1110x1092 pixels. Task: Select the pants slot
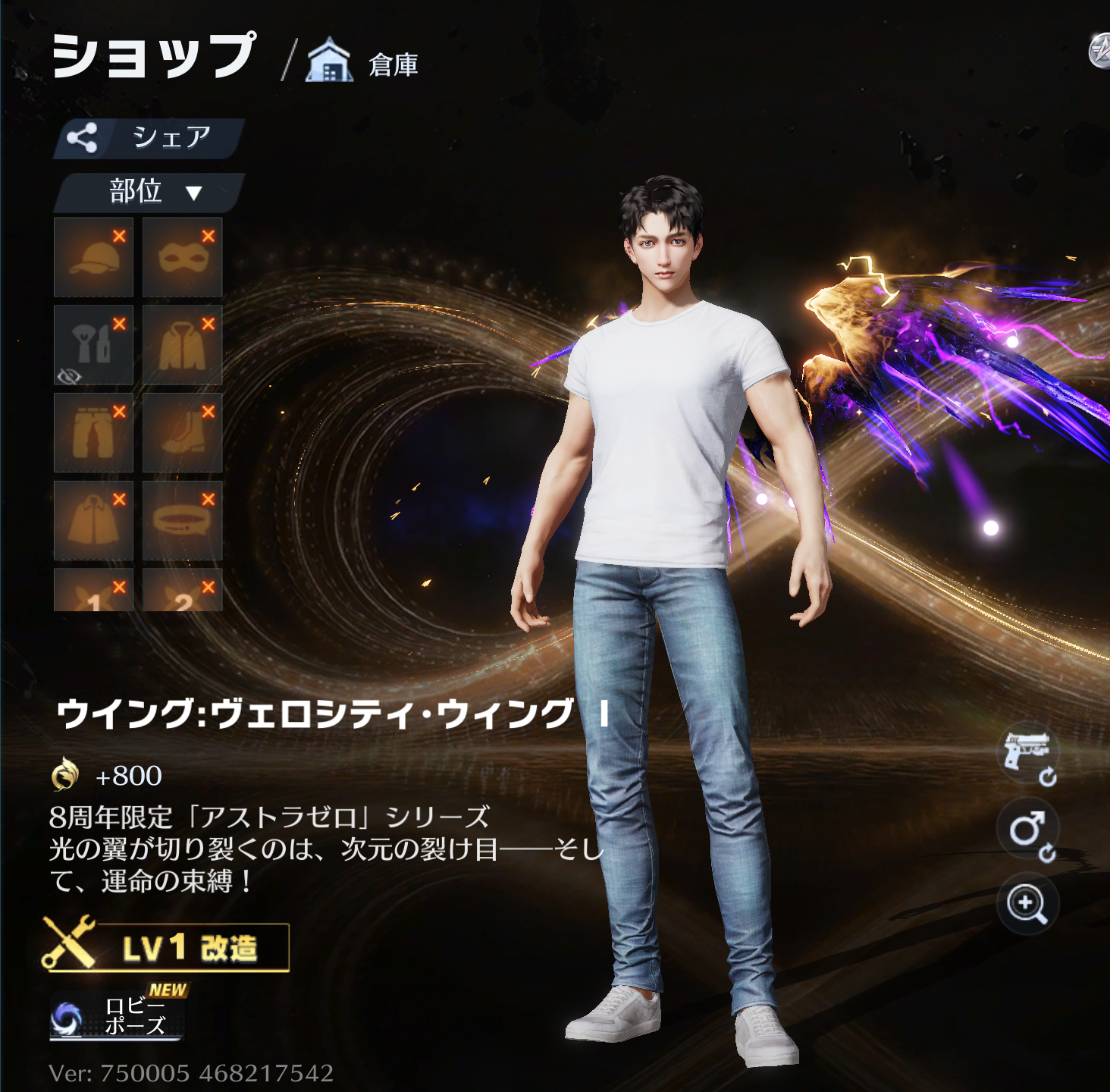pos(93,432)
